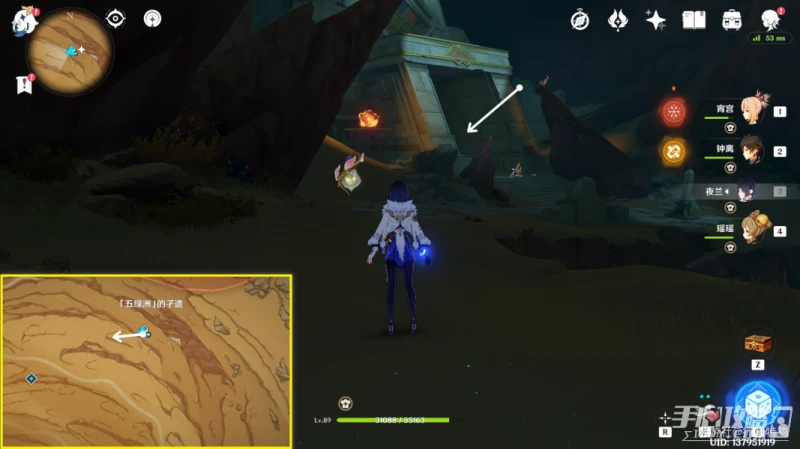Switch to party member 钟离
Screen dimensions: 800x449
pyautogui.click(x=752, y=150)
